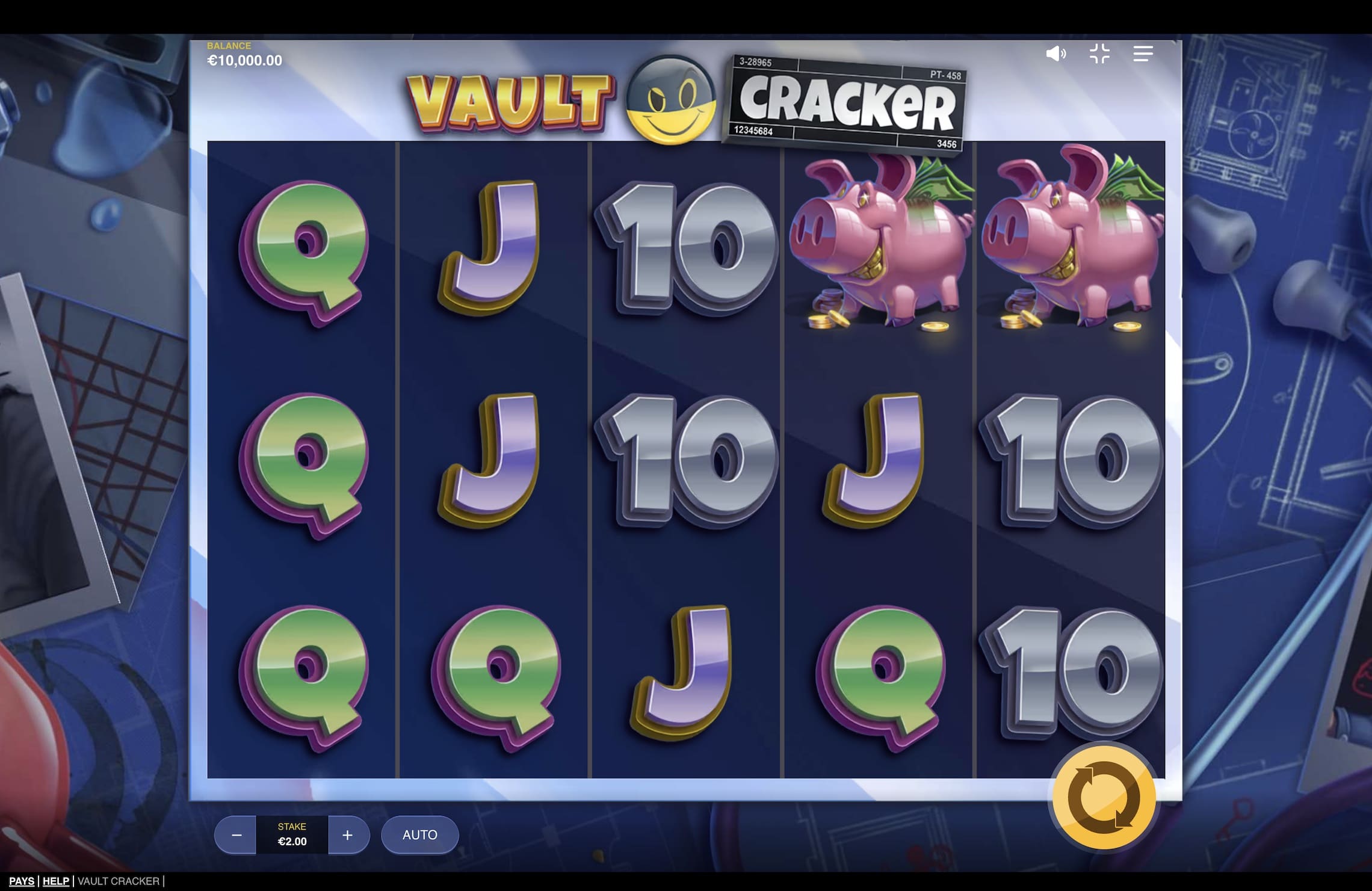Exit fullscreen using the collapse-screen icon
Viewport: 1372px width, 891px height.
point(1101,54)
